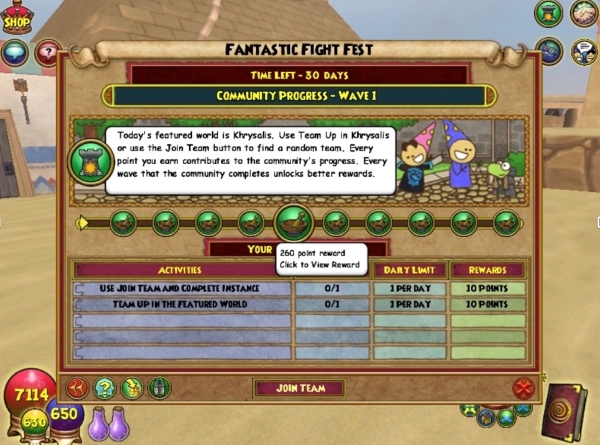This screenshot has height=445, width=600.
Task: Click the yellow arrow and star button
Action: point(132,388)
